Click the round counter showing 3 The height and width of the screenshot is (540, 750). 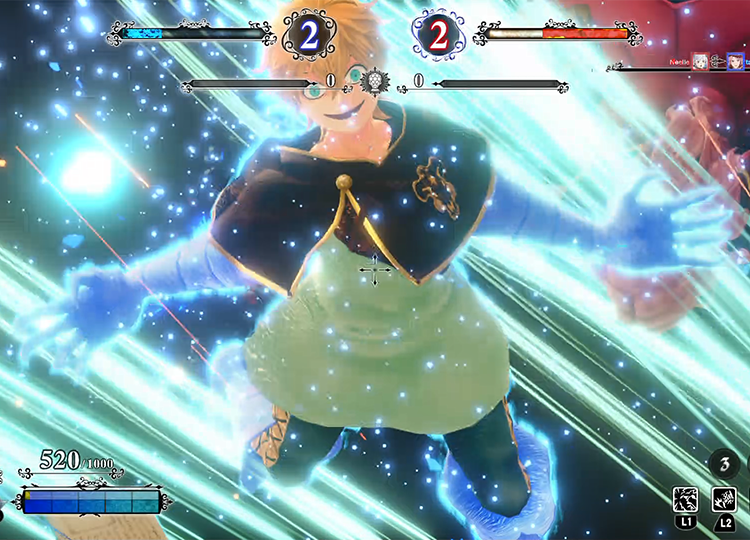(722, 463)
